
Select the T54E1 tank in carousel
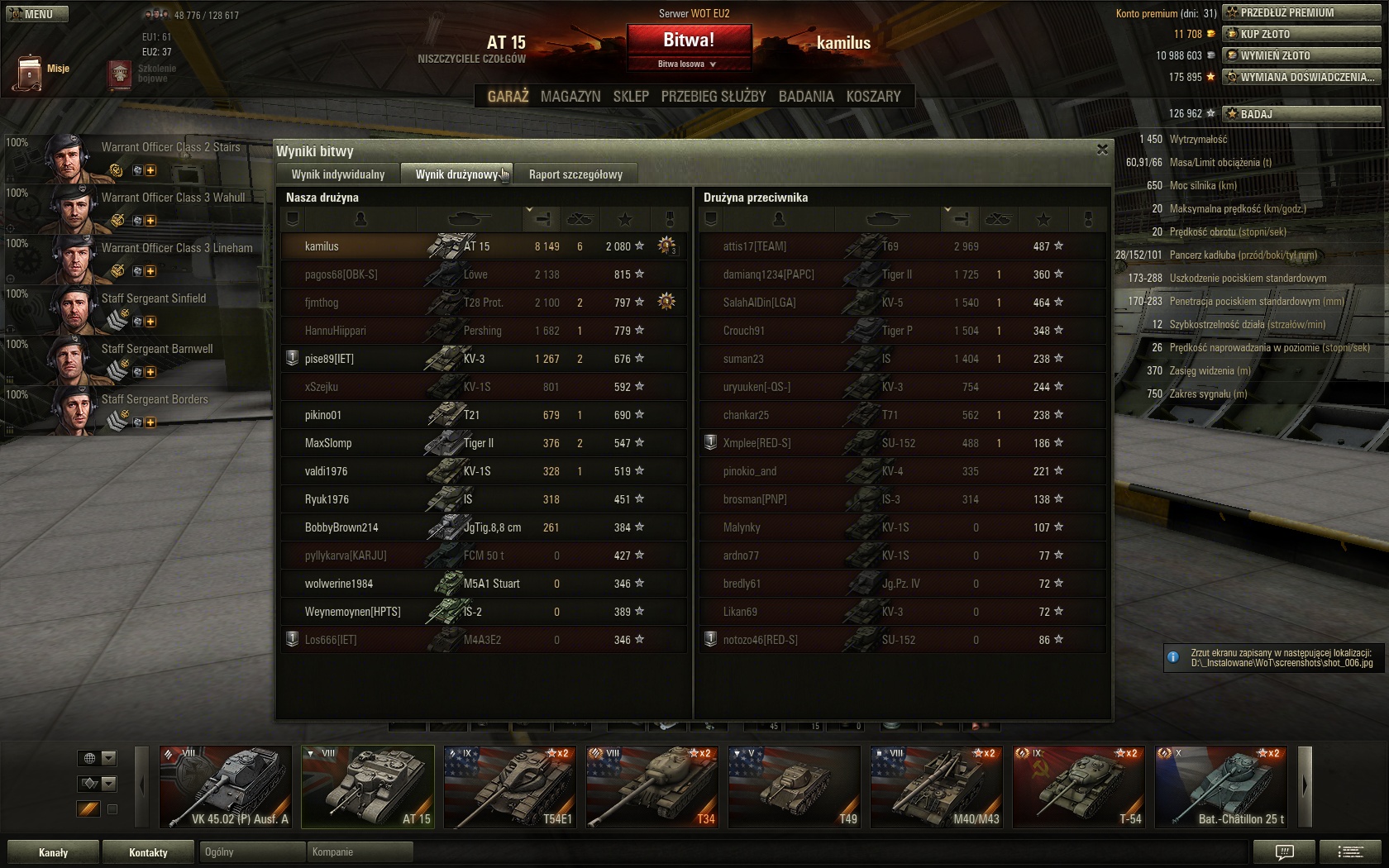click(510, 787)
